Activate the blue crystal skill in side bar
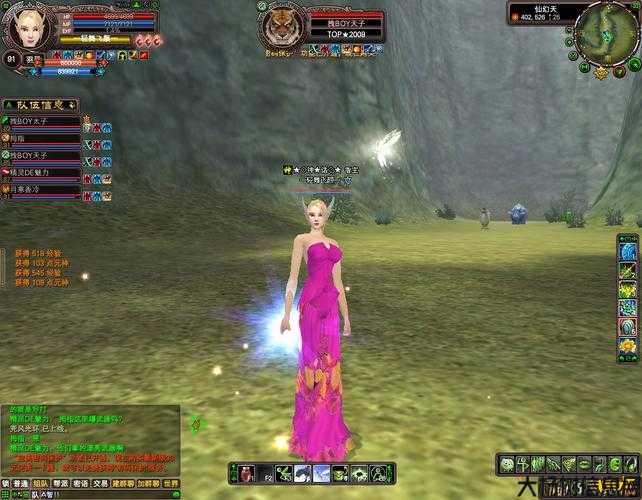 (627, 327)
